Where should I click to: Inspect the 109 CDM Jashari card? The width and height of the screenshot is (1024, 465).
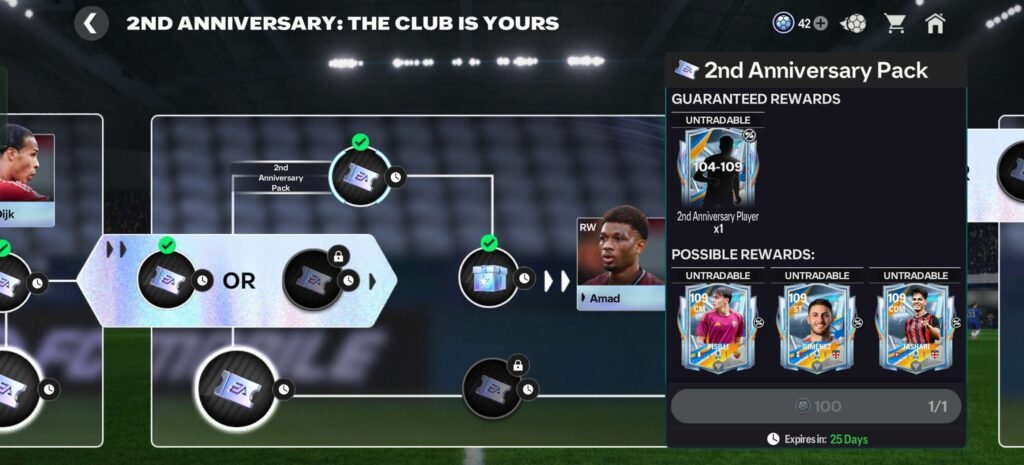pyautogui.click(x=914, y=328)
